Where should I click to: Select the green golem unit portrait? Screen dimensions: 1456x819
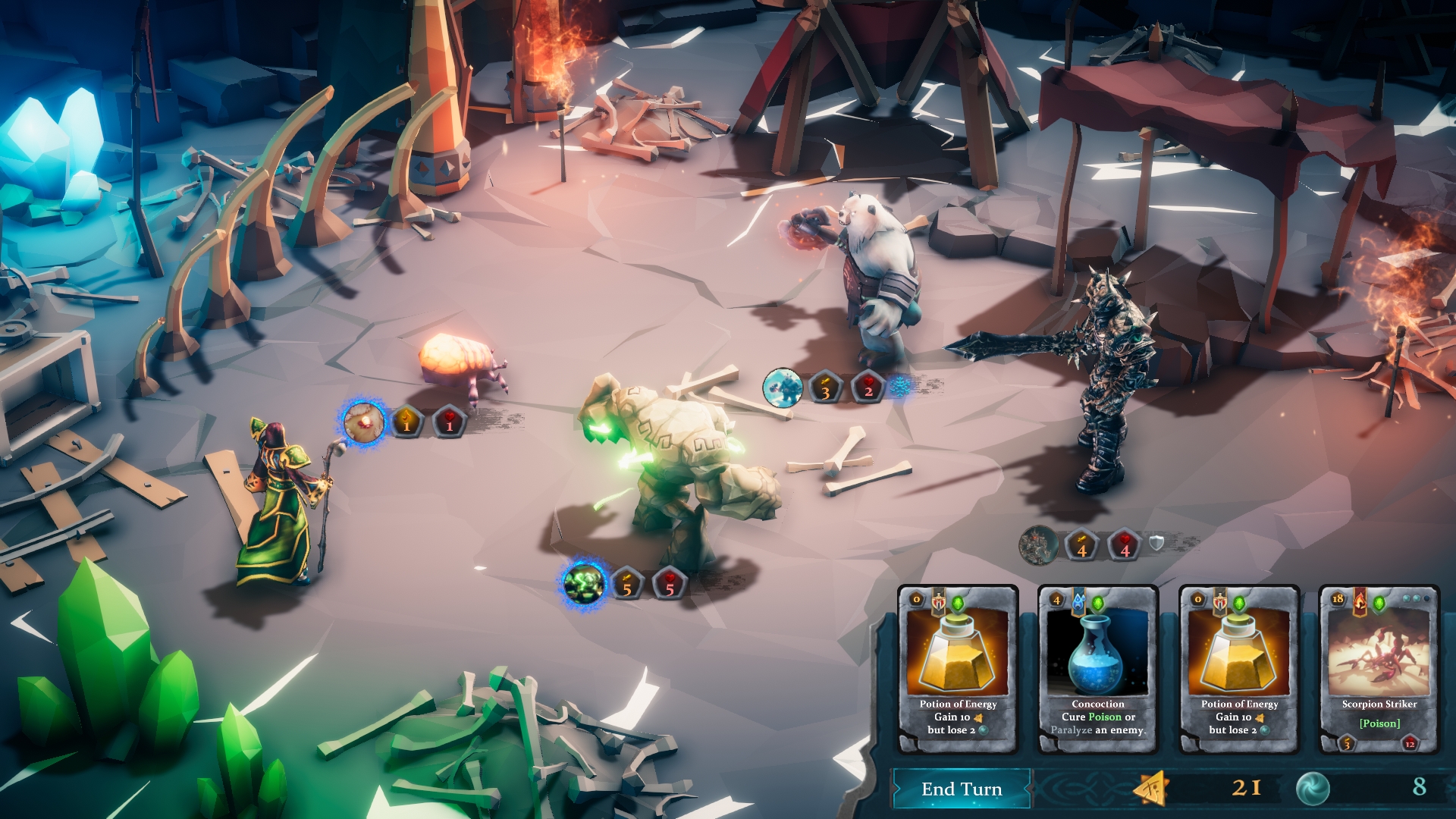click(x=583, y=585)
